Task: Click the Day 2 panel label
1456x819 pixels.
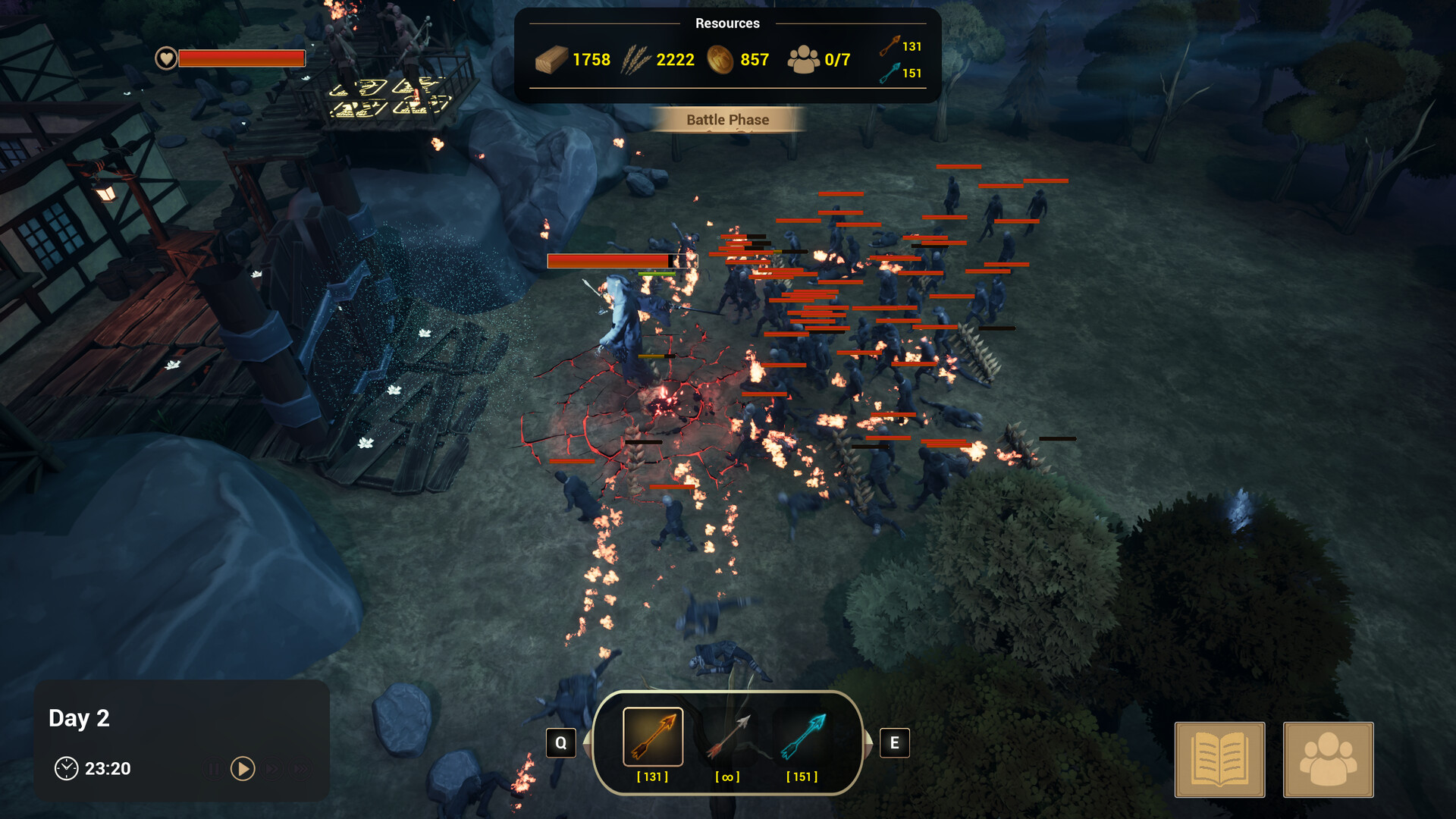Action: tap(80, 717)
